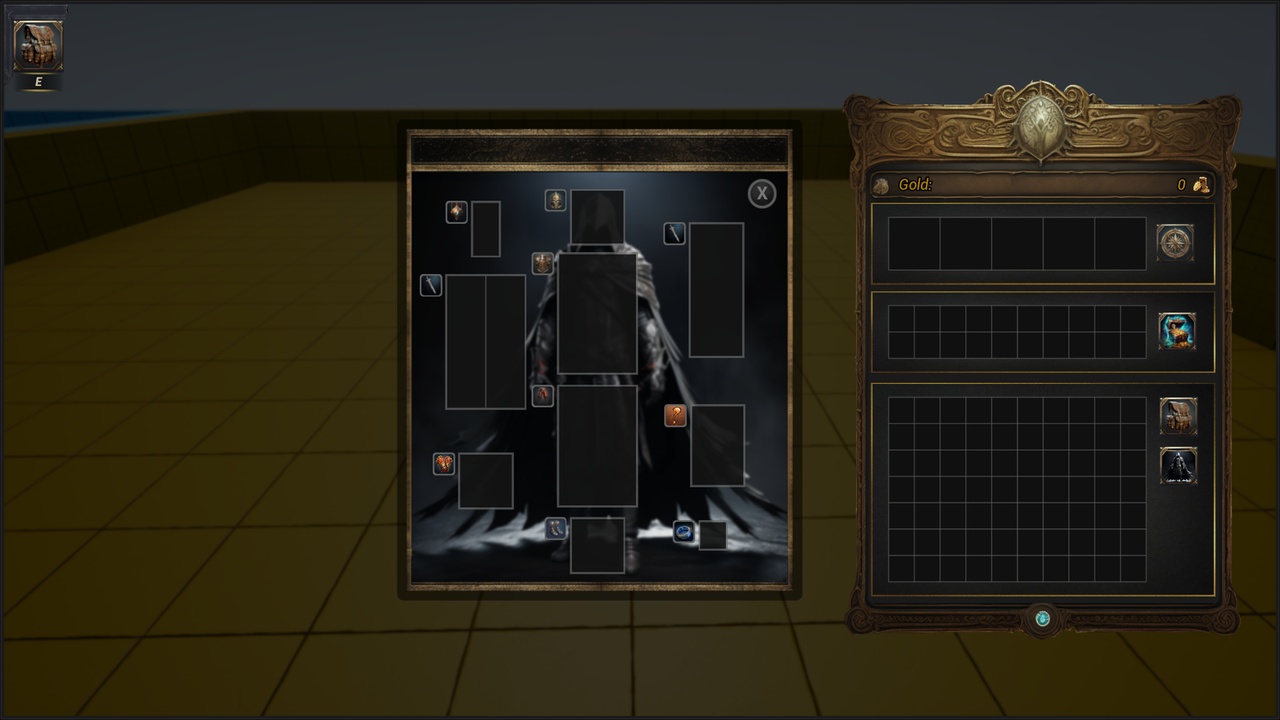Click the leg armor slot icon
1280x720 pixels.
click(x=543, y=395)
